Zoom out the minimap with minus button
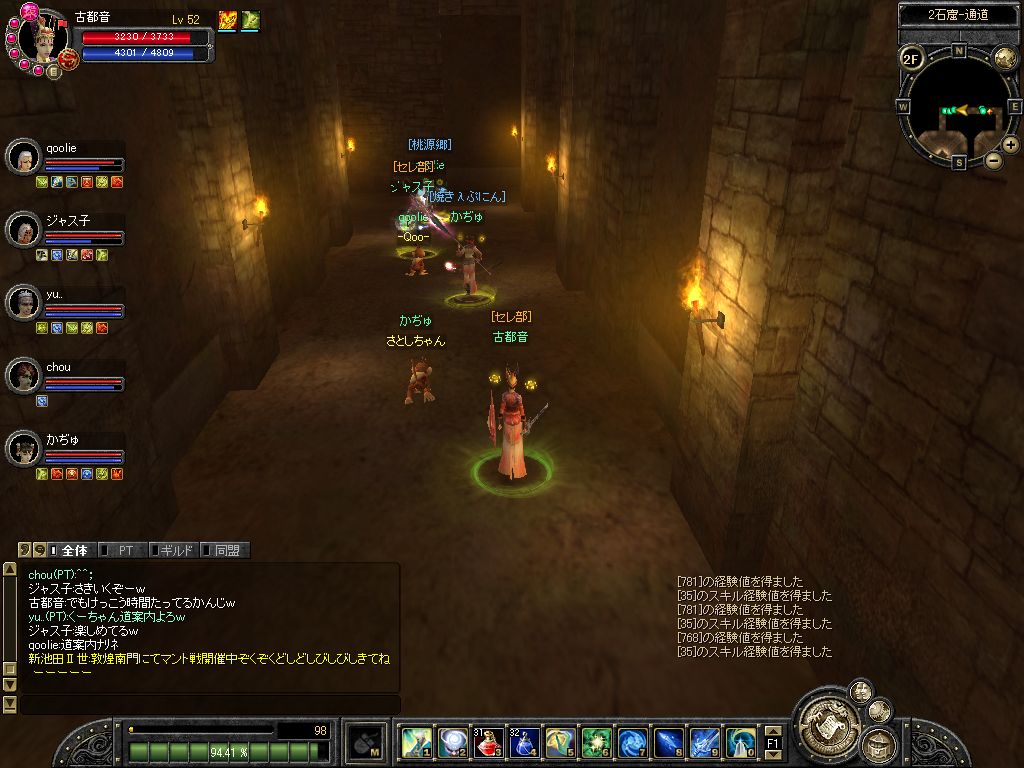 [993, 160]
